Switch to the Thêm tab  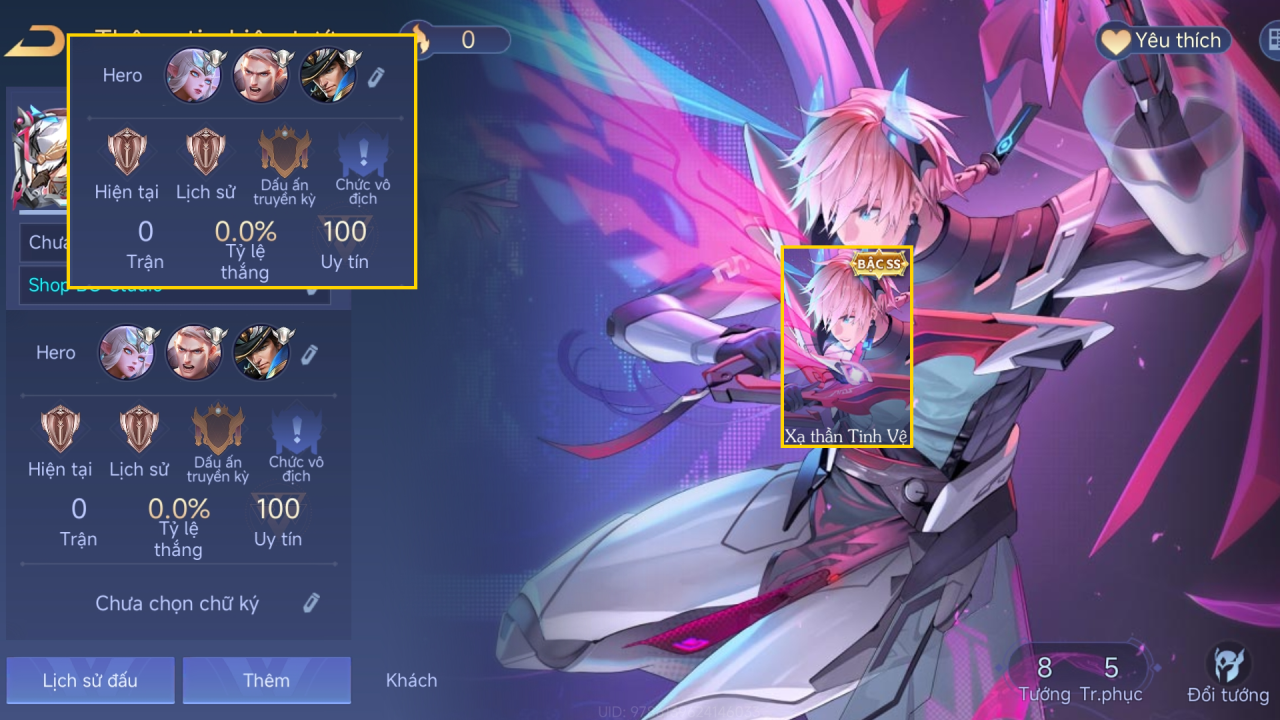pos(266,680)
